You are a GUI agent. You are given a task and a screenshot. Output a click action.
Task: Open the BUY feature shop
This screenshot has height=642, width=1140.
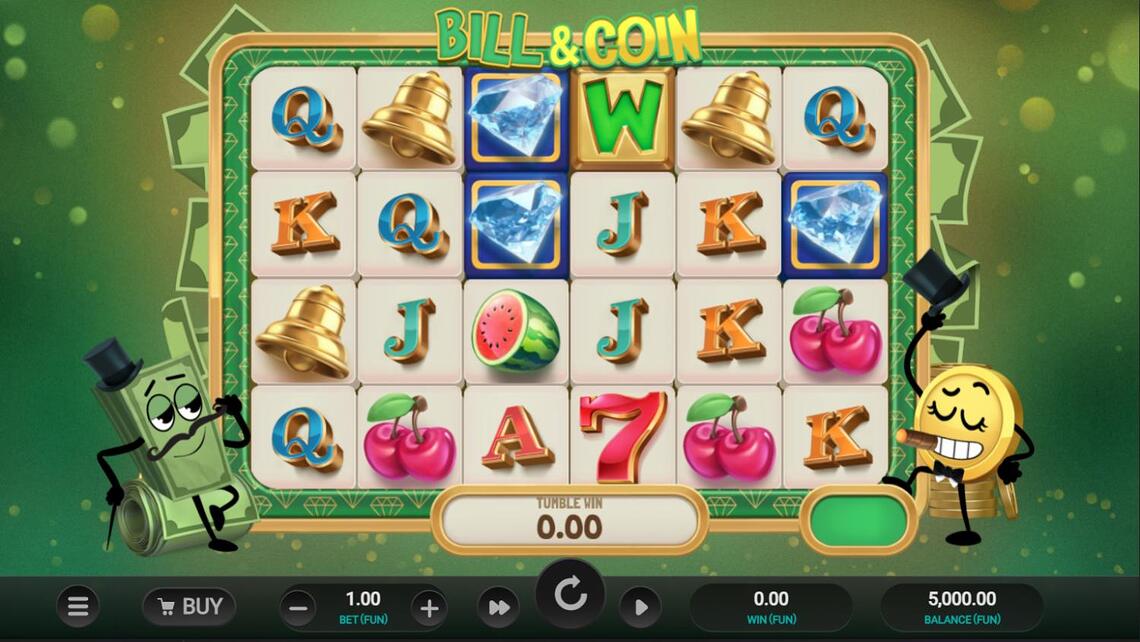[189, 606]
